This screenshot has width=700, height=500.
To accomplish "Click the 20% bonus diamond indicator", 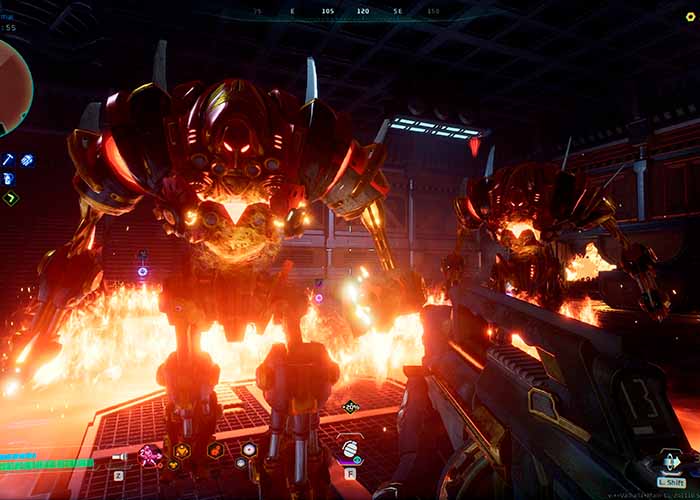I will [x=350, y=407].
